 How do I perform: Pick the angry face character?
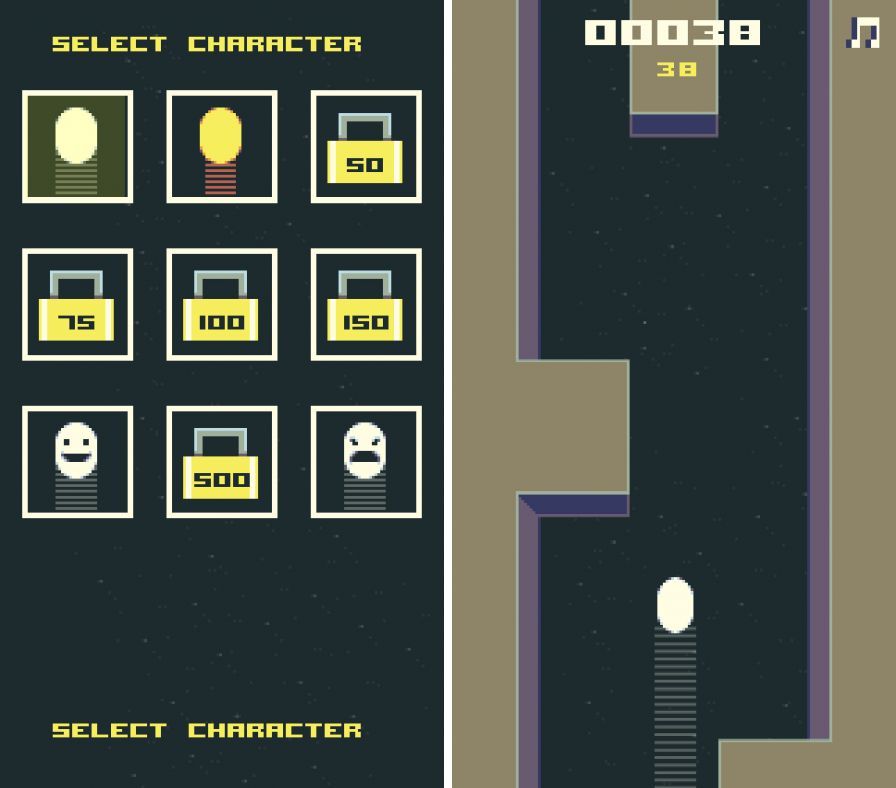[365, 462]
